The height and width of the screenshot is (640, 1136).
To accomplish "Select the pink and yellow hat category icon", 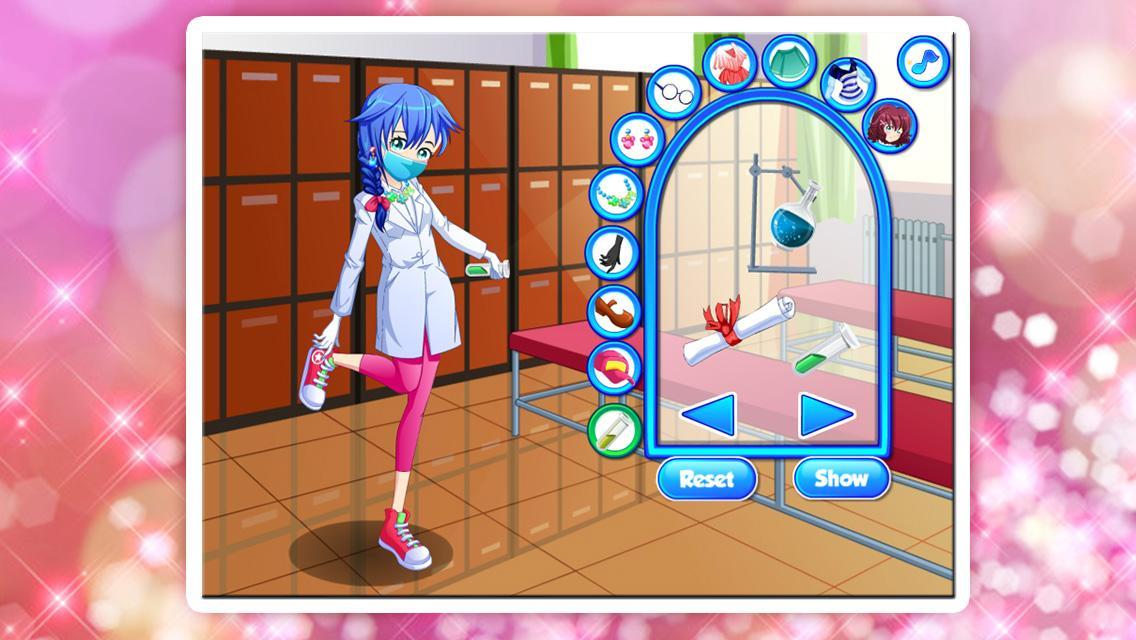I will pyautogui.click(x=614, y=366).
